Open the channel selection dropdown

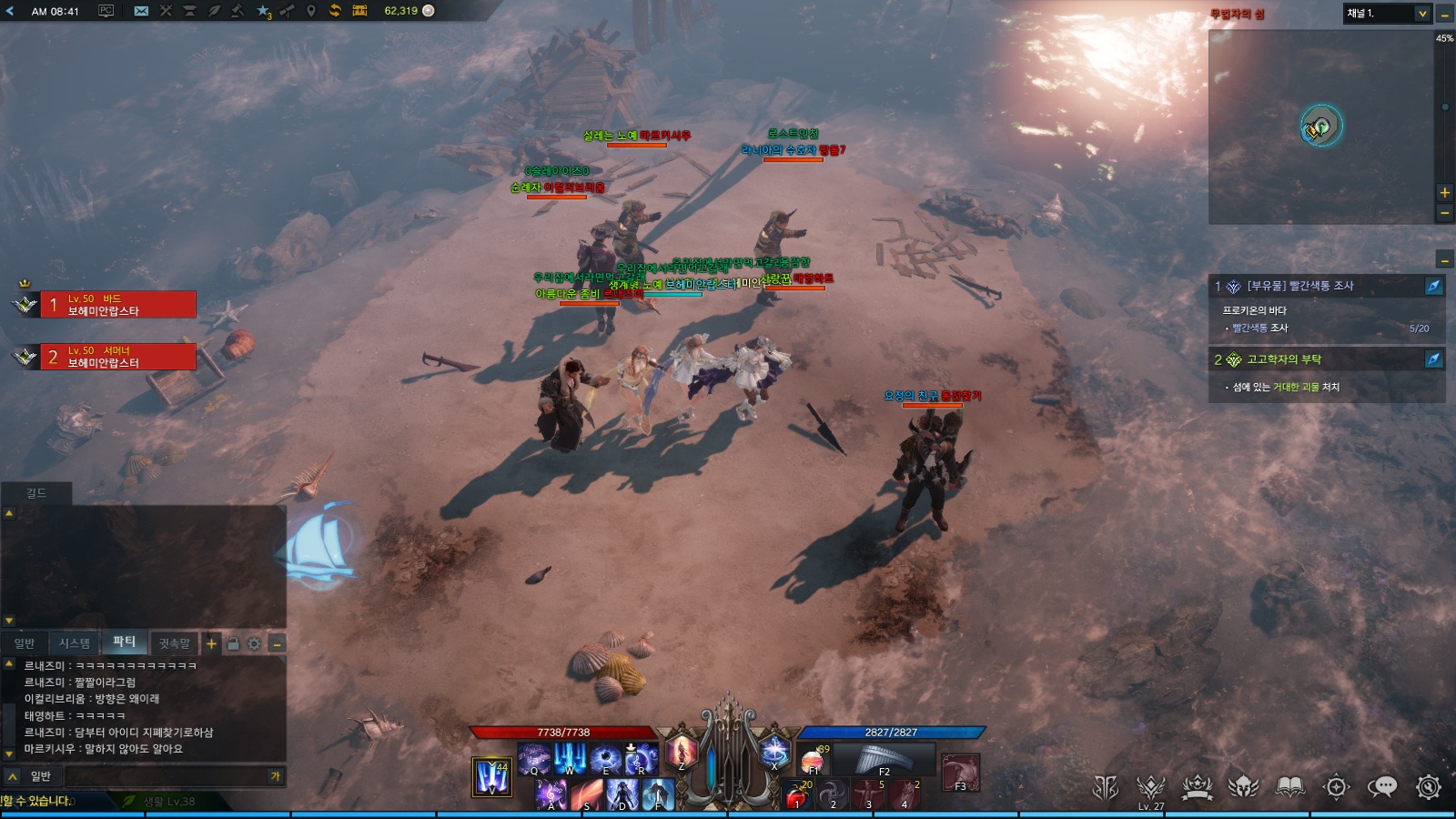click(1387, 14)
